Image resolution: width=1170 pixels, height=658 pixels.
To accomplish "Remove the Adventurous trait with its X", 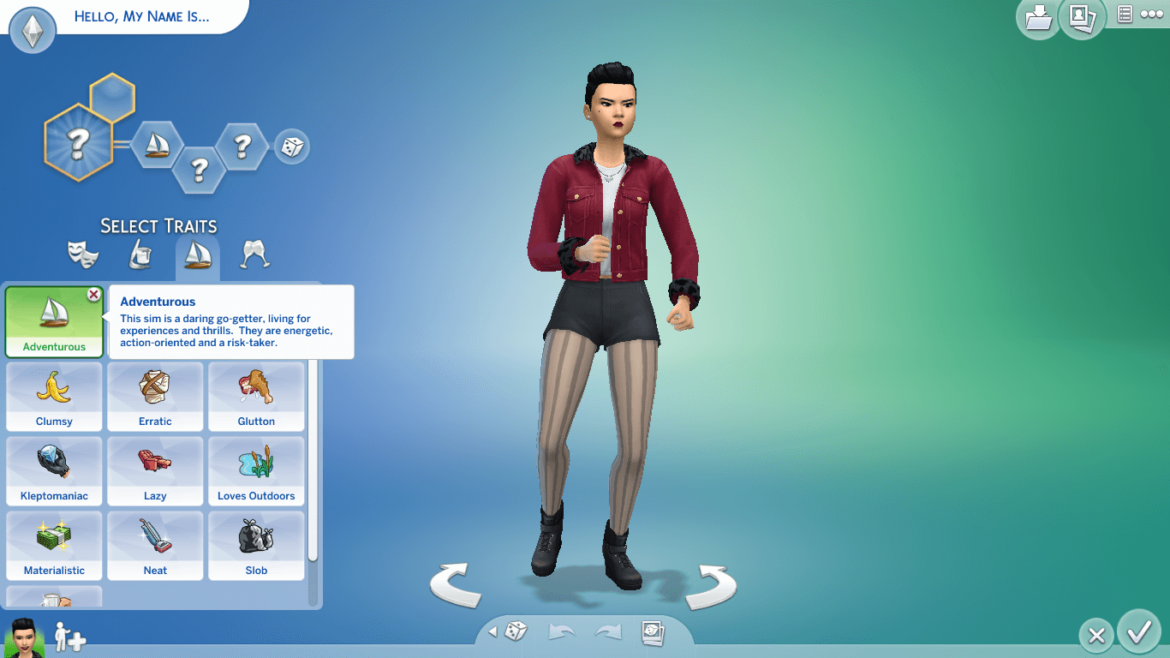I will click(x=93, y=295).
